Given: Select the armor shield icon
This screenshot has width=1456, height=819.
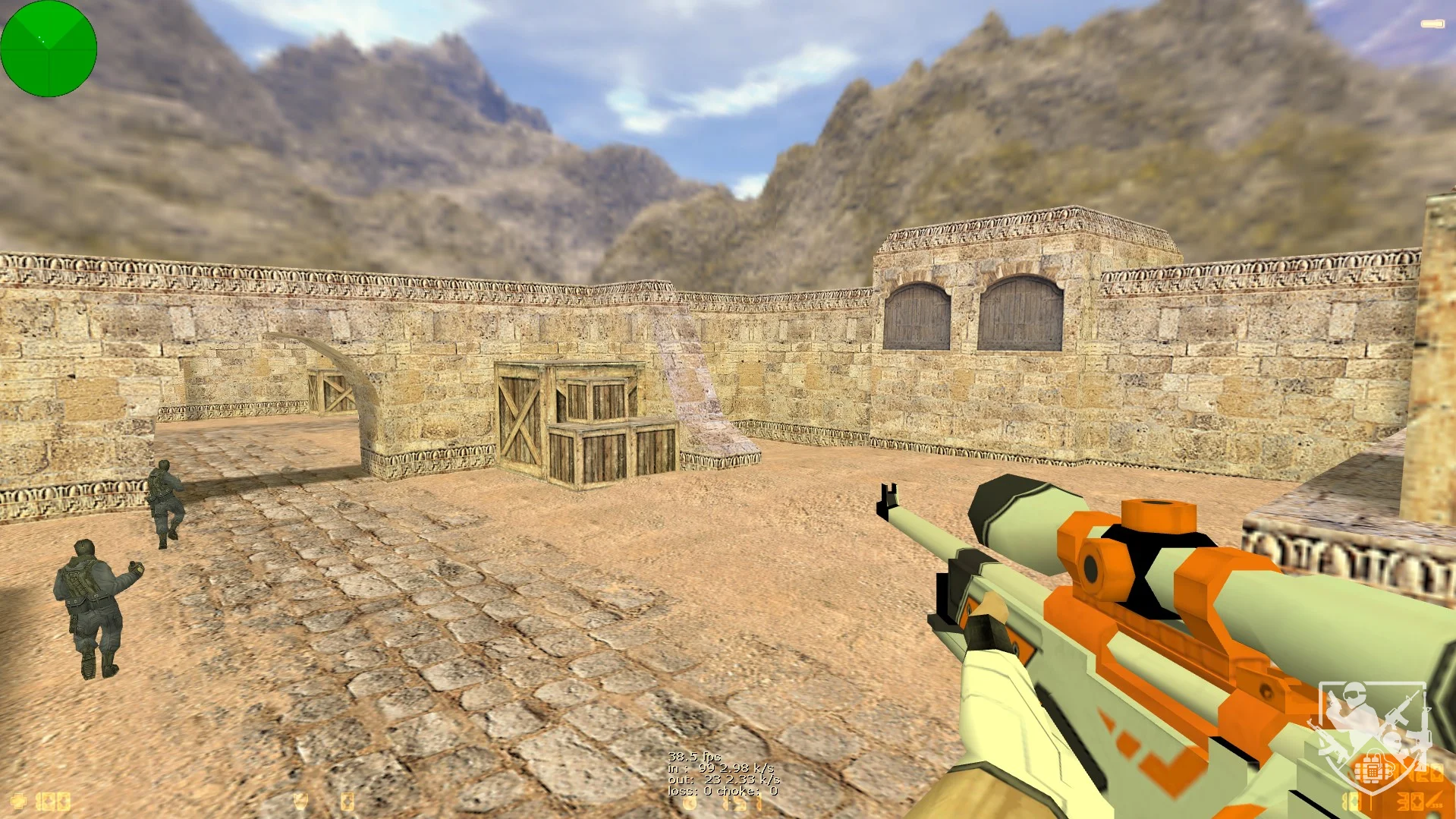Looking at the screenshot, I should pos(301,801).
